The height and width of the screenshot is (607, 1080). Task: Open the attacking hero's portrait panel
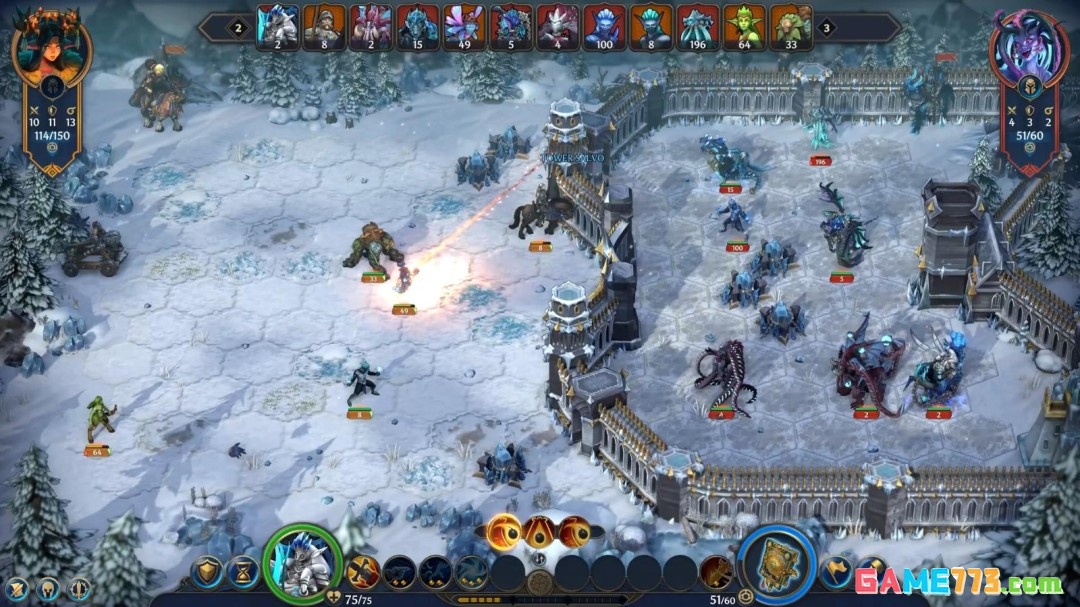[x=51, y=48]
